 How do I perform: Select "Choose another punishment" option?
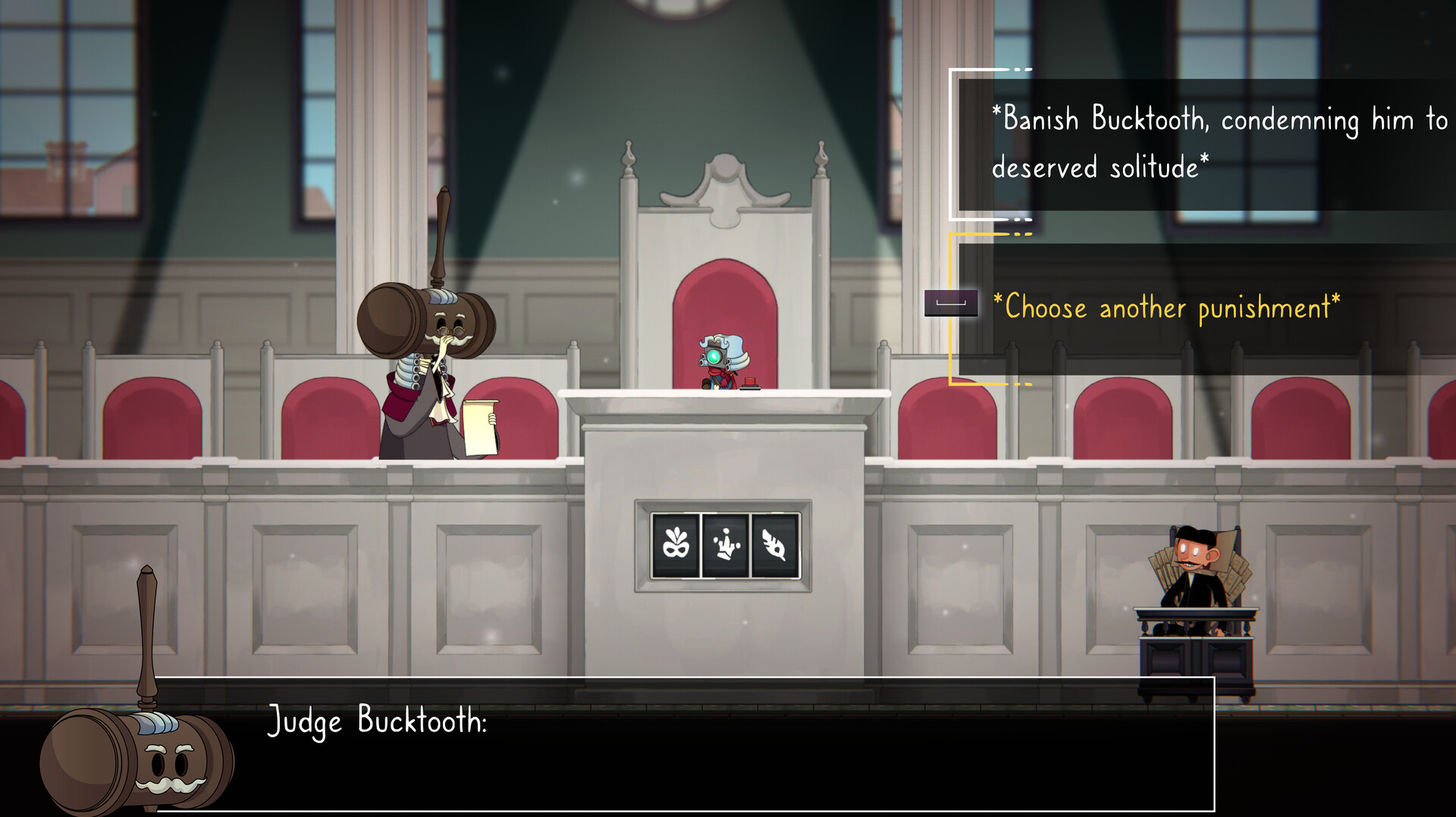coord(1172,308)
